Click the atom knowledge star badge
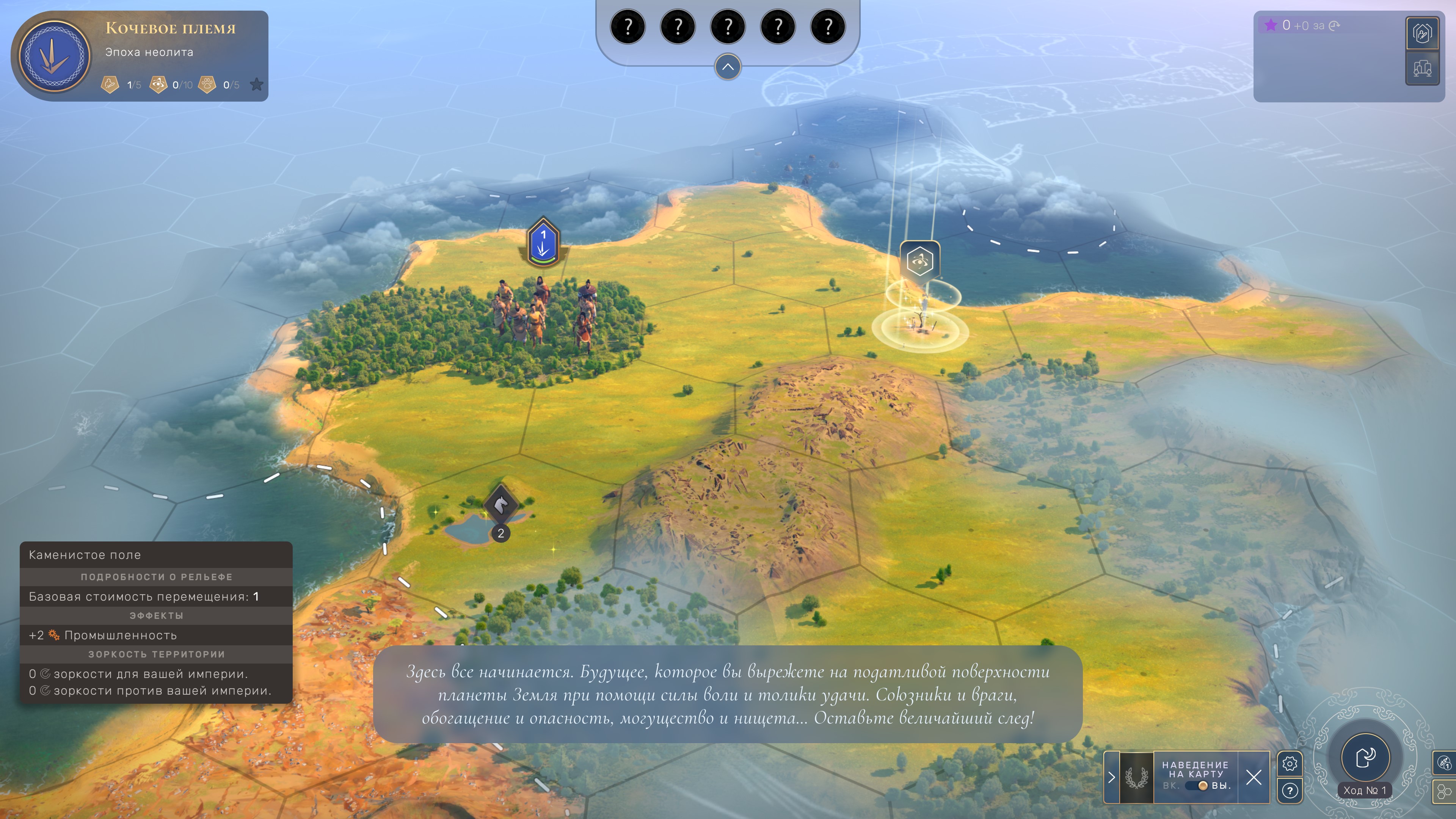 tap(158, 85)
